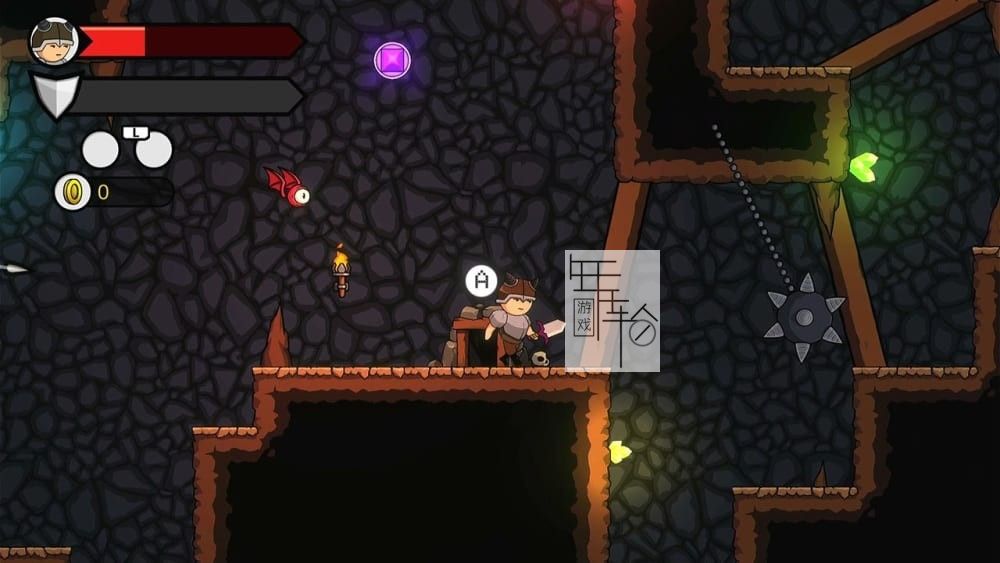Click the hero portrait icon

point(54,41)
